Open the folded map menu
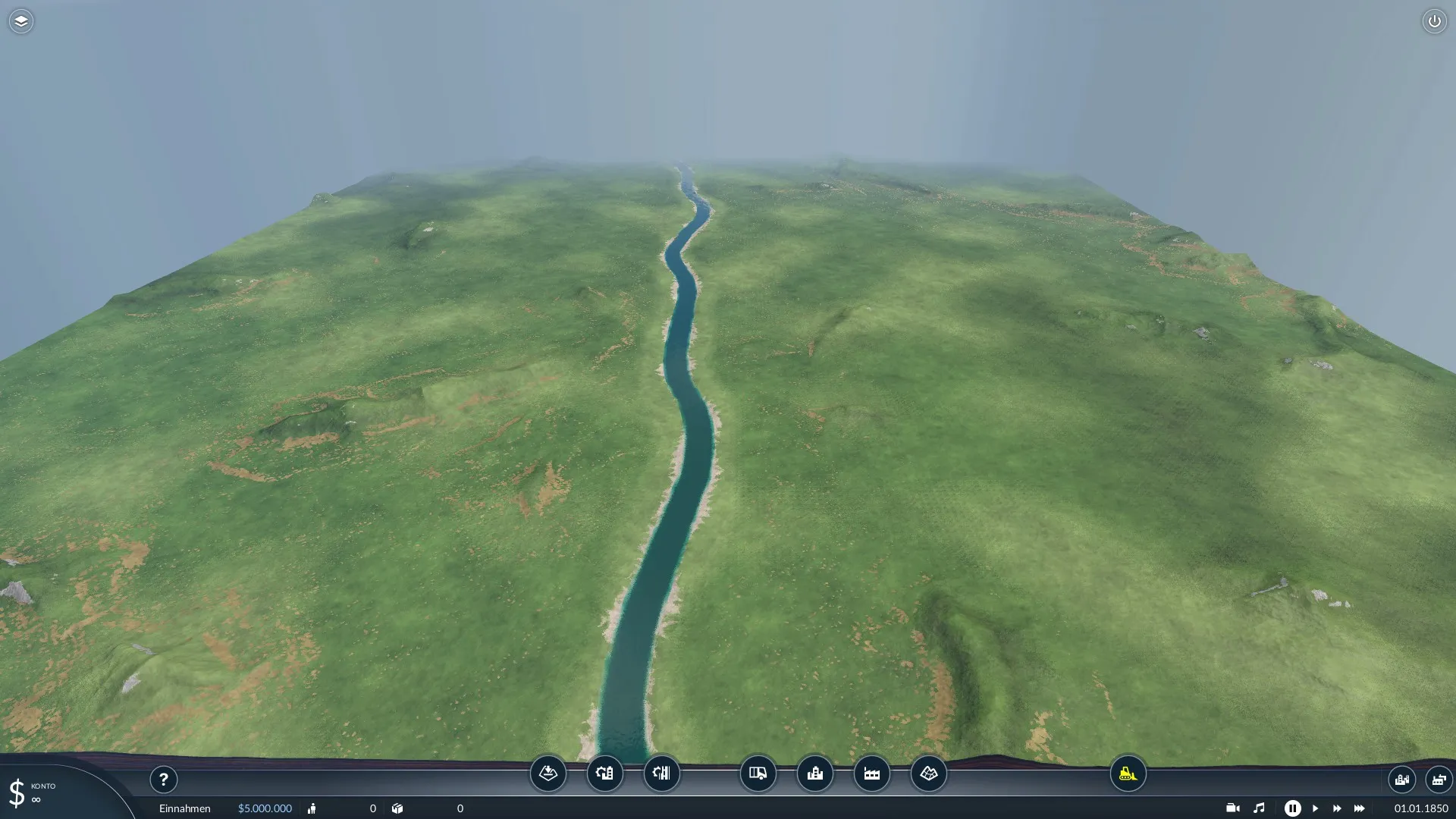Screen dimensions: 1456x819 pos(929,773)
